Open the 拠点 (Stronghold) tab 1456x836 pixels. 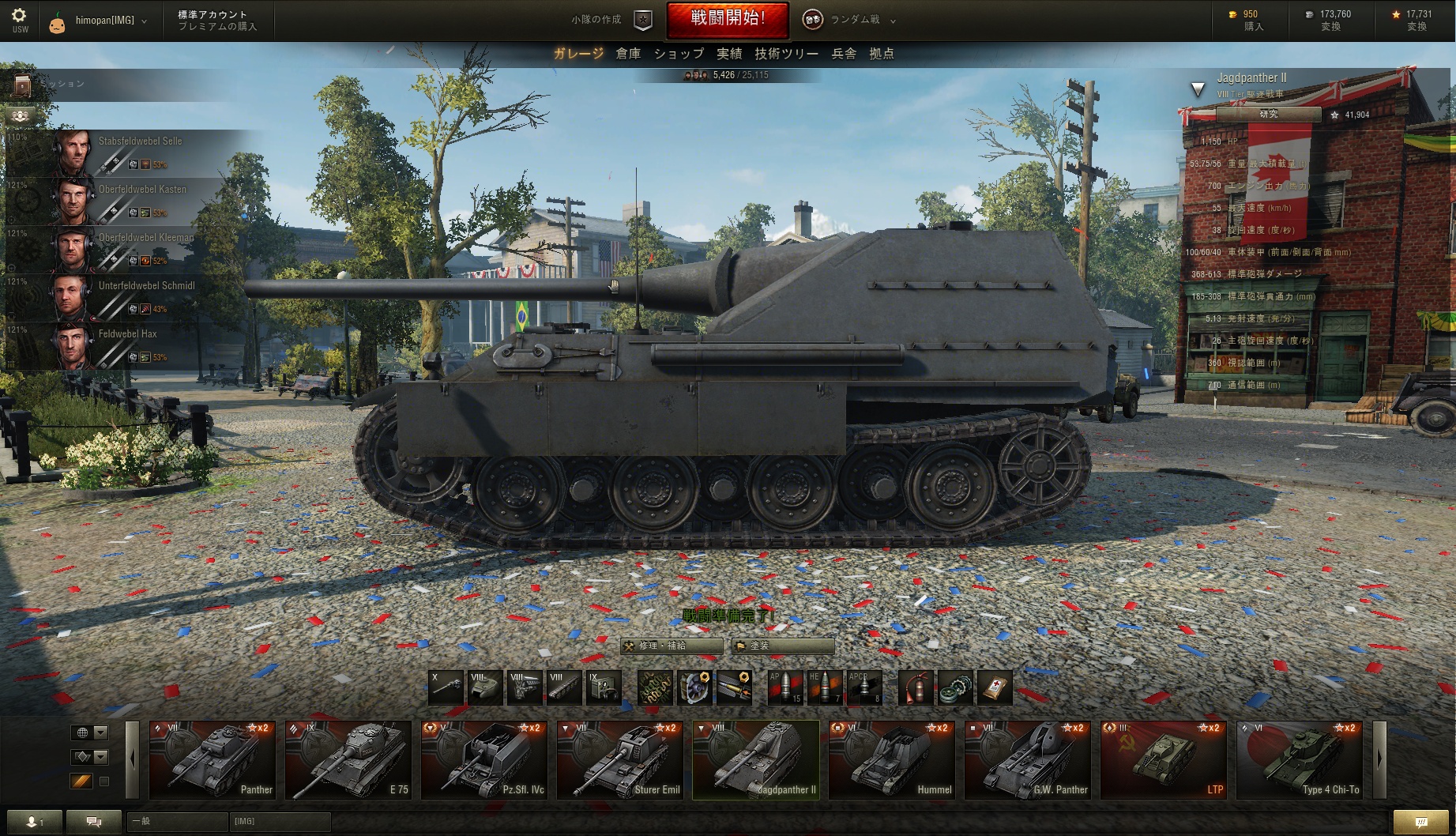click(x=882, y=54)
